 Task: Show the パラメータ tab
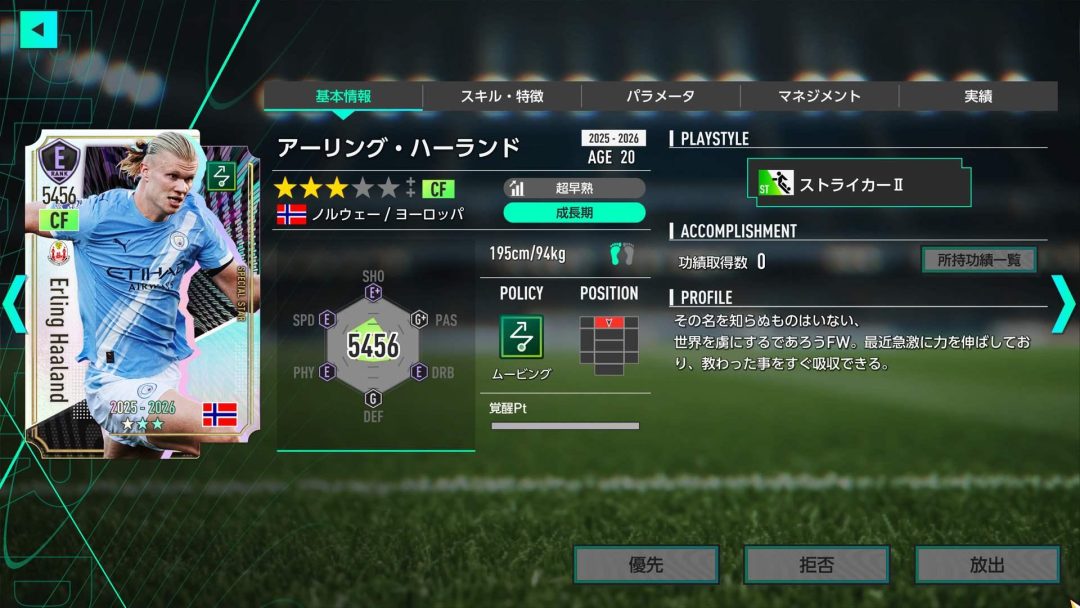pos(660,96)
